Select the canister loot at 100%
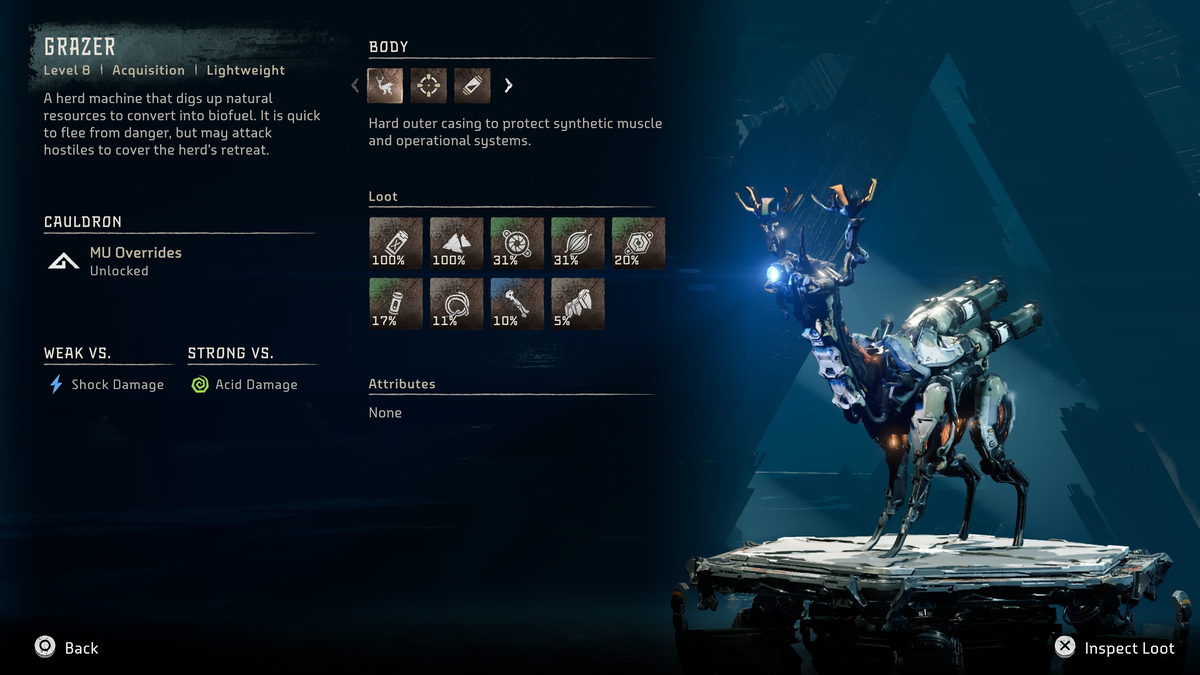The image size is (1200, 675). (x=396, y=243)
